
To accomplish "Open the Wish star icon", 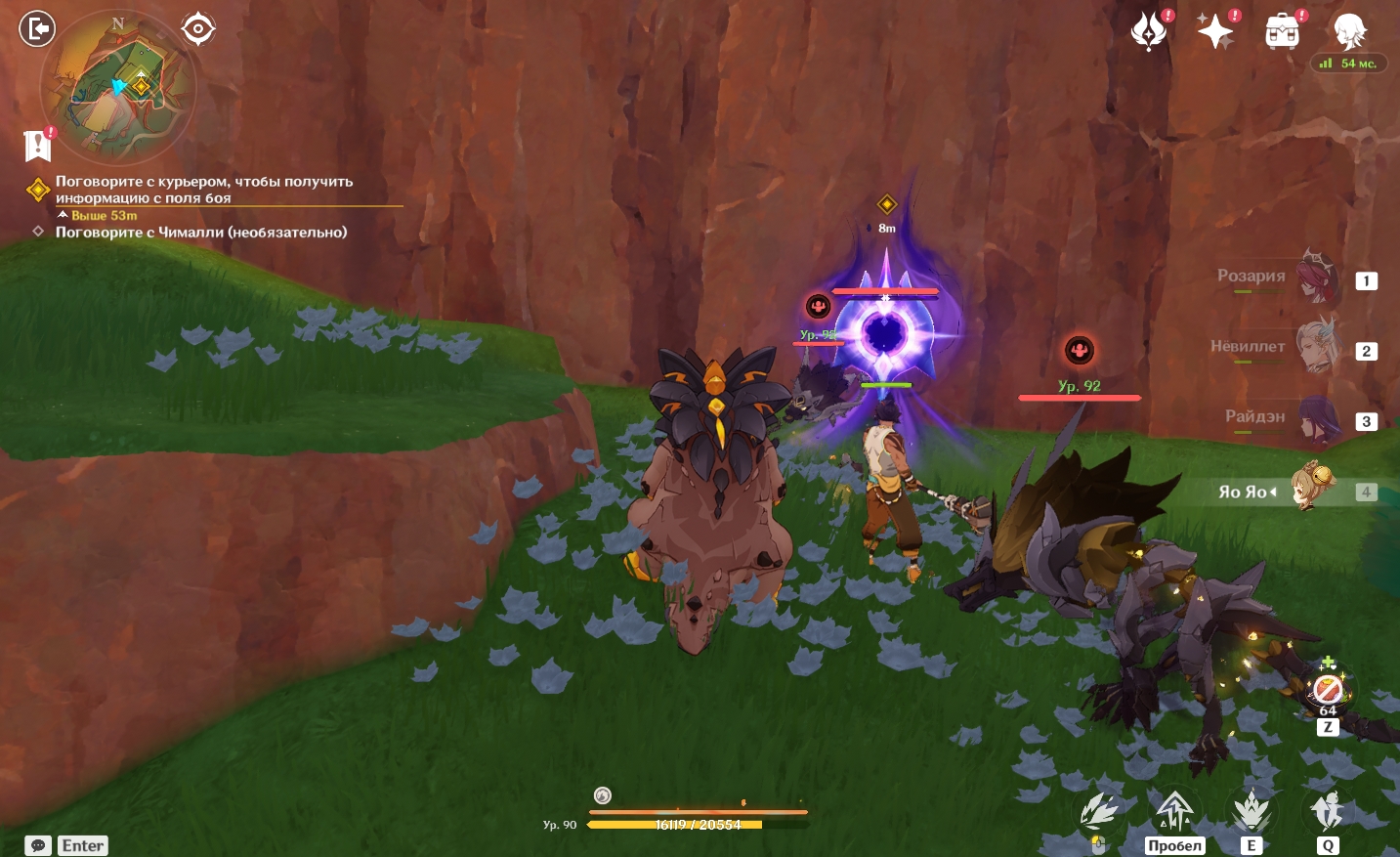I will click(x=1215, y=31).
